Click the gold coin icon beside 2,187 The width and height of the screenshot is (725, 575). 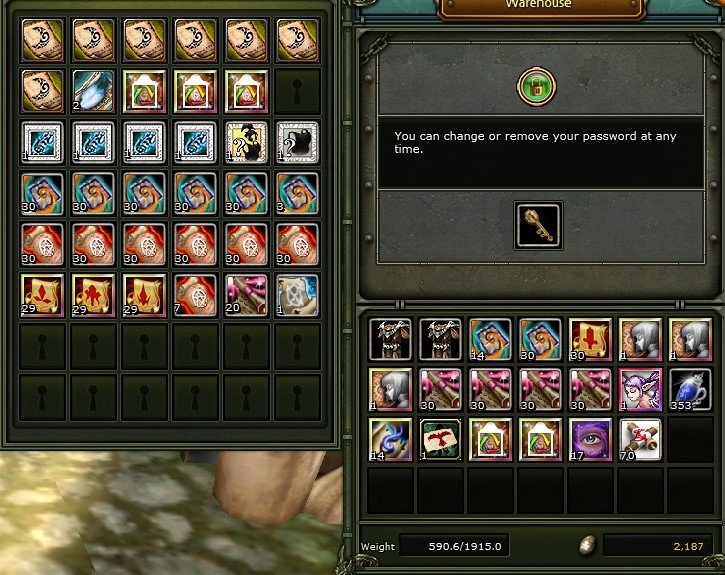tap(588, 546)
